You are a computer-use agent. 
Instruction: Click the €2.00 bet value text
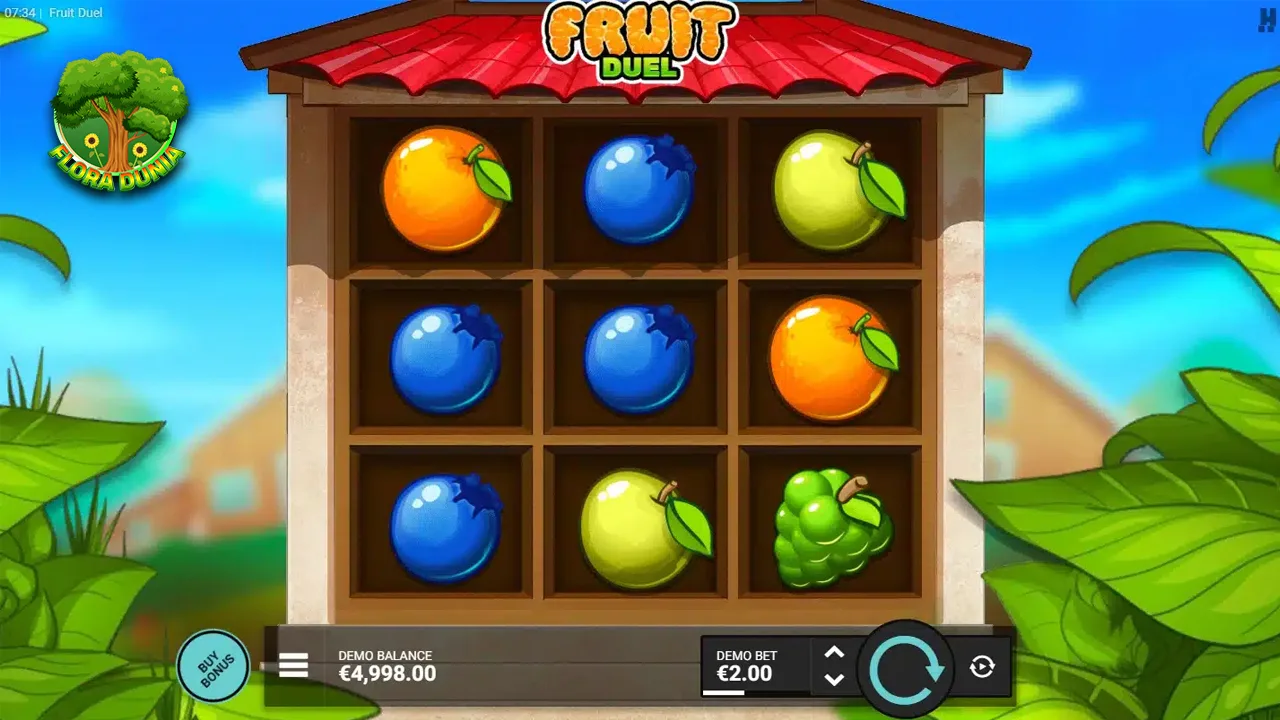745,675
